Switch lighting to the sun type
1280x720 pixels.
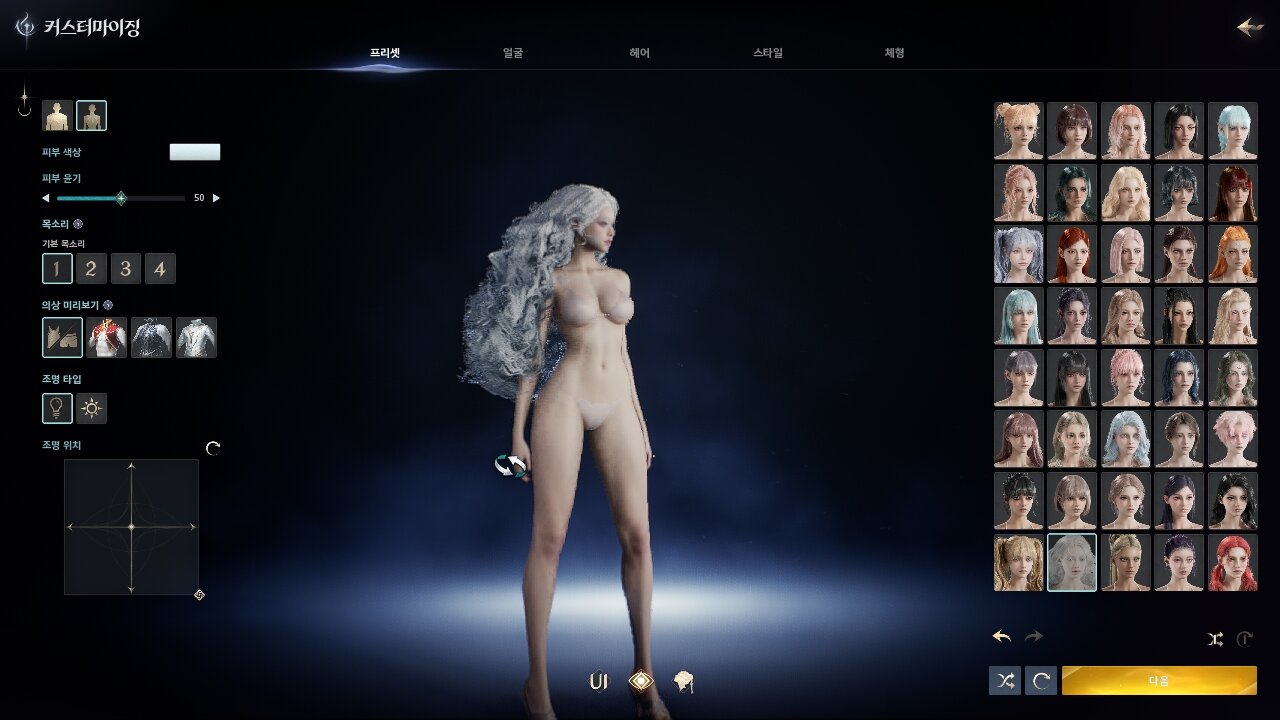[92, 408]
